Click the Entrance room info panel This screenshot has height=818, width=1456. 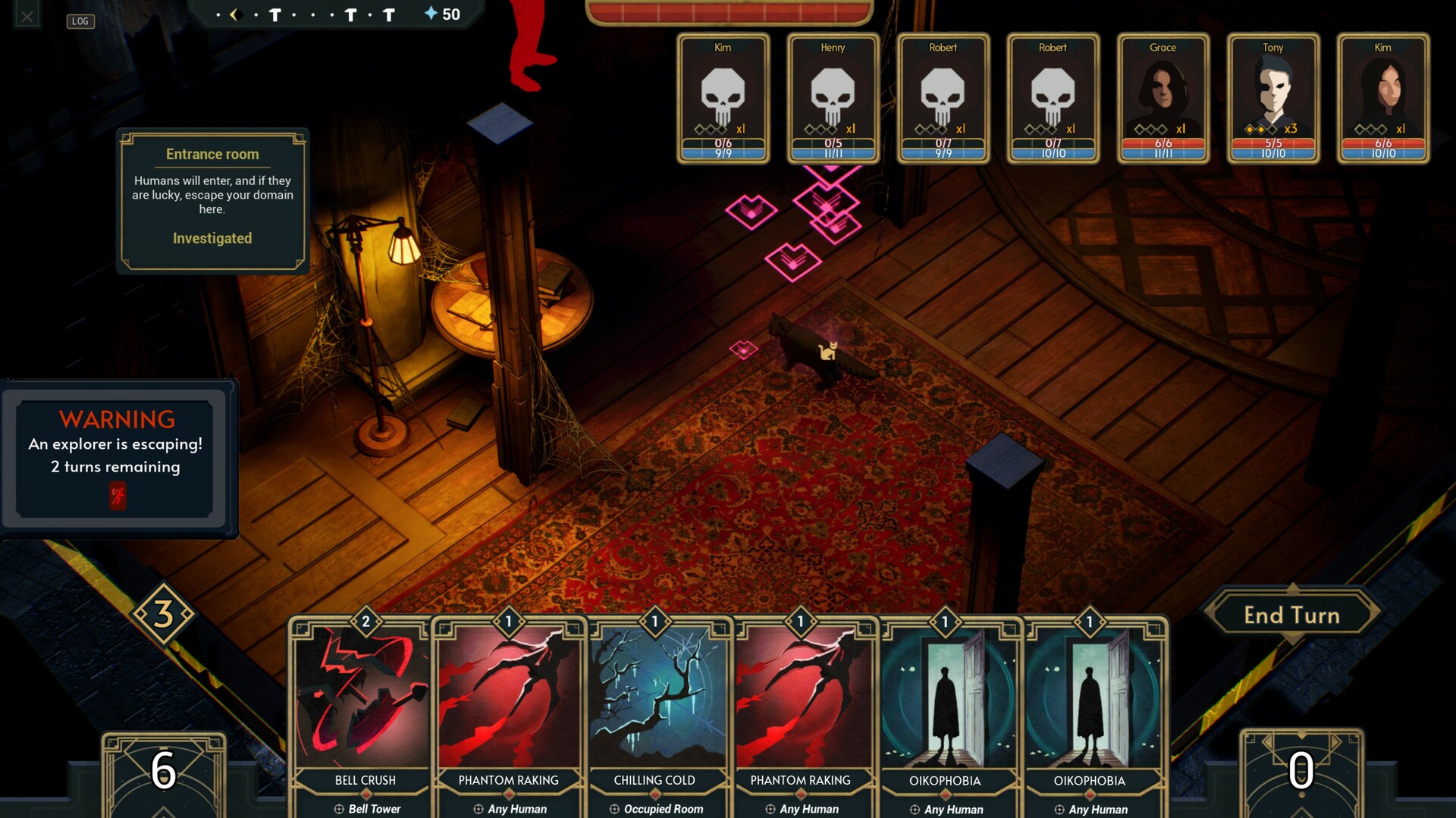212,201
